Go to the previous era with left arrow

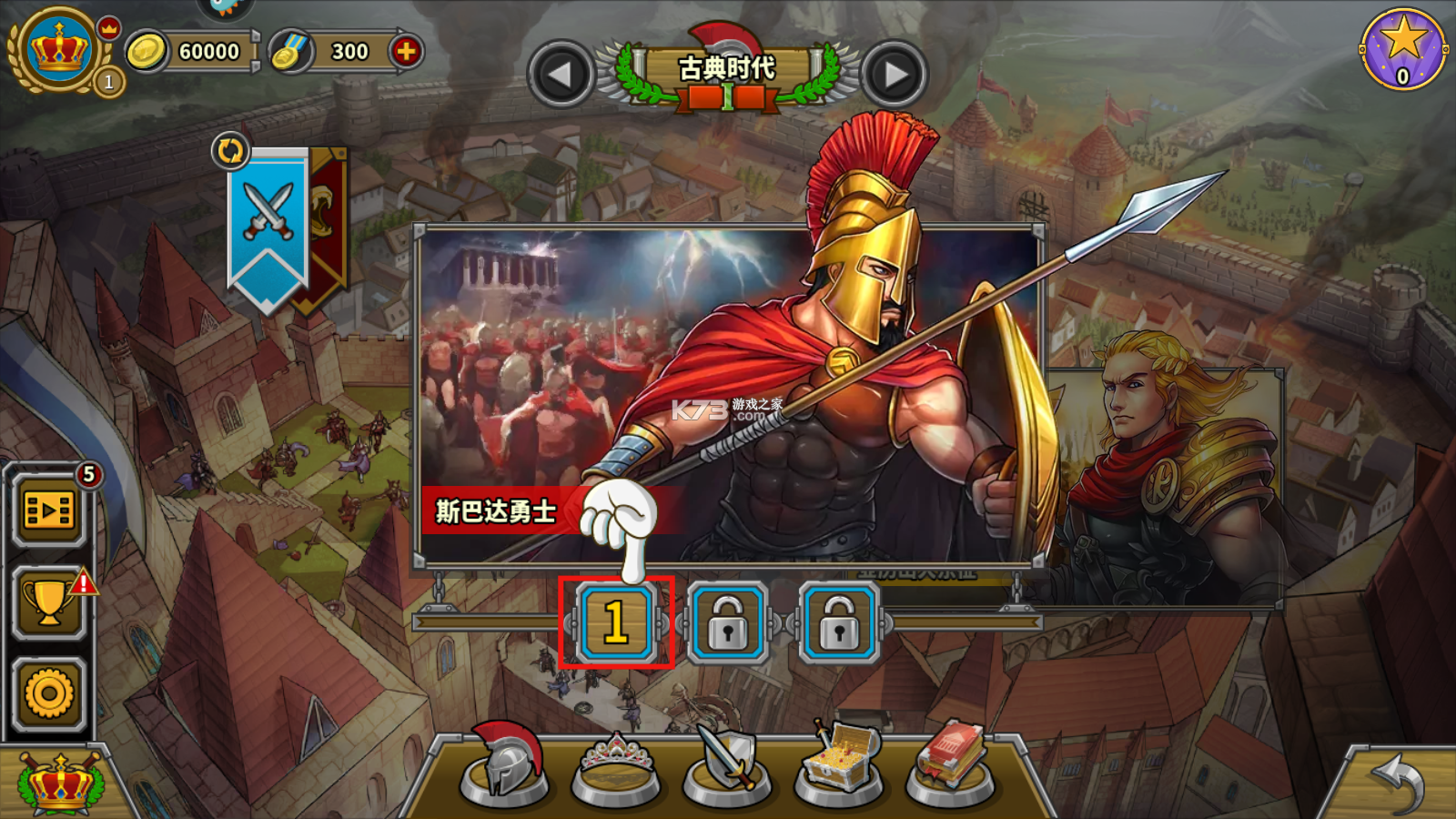coord(560,75)
